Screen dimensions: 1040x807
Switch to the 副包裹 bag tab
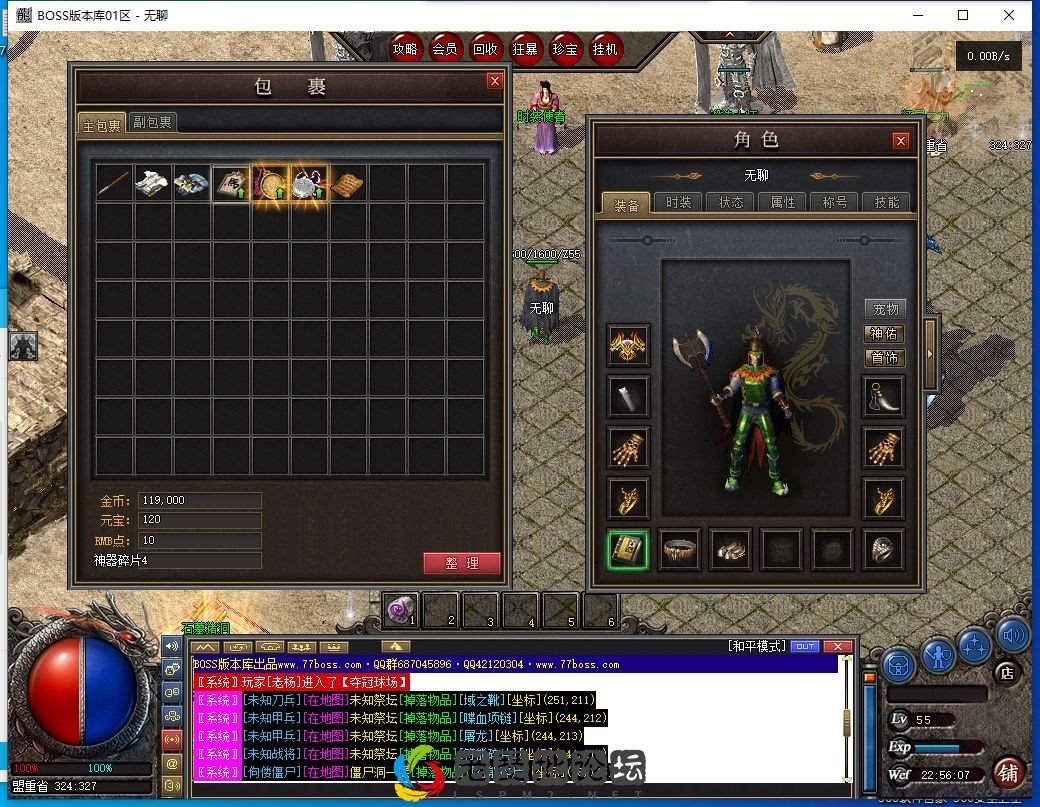pos(153,123)
